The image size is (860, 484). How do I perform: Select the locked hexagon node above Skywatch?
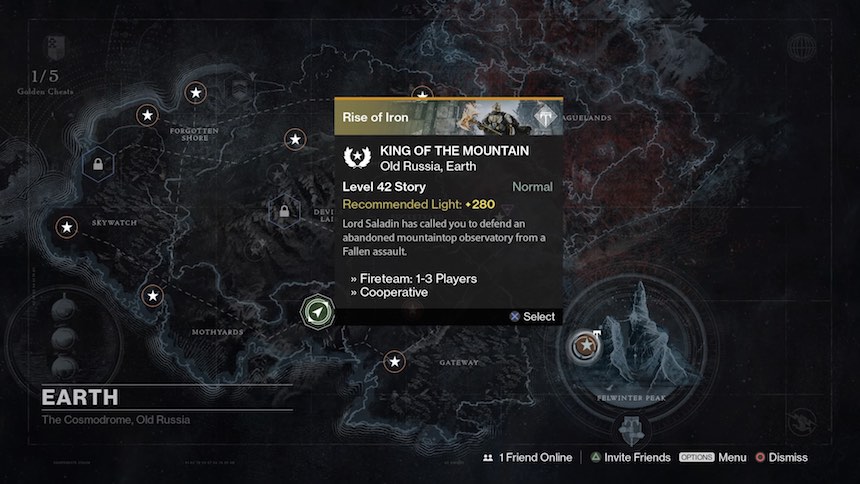point(98,163)
